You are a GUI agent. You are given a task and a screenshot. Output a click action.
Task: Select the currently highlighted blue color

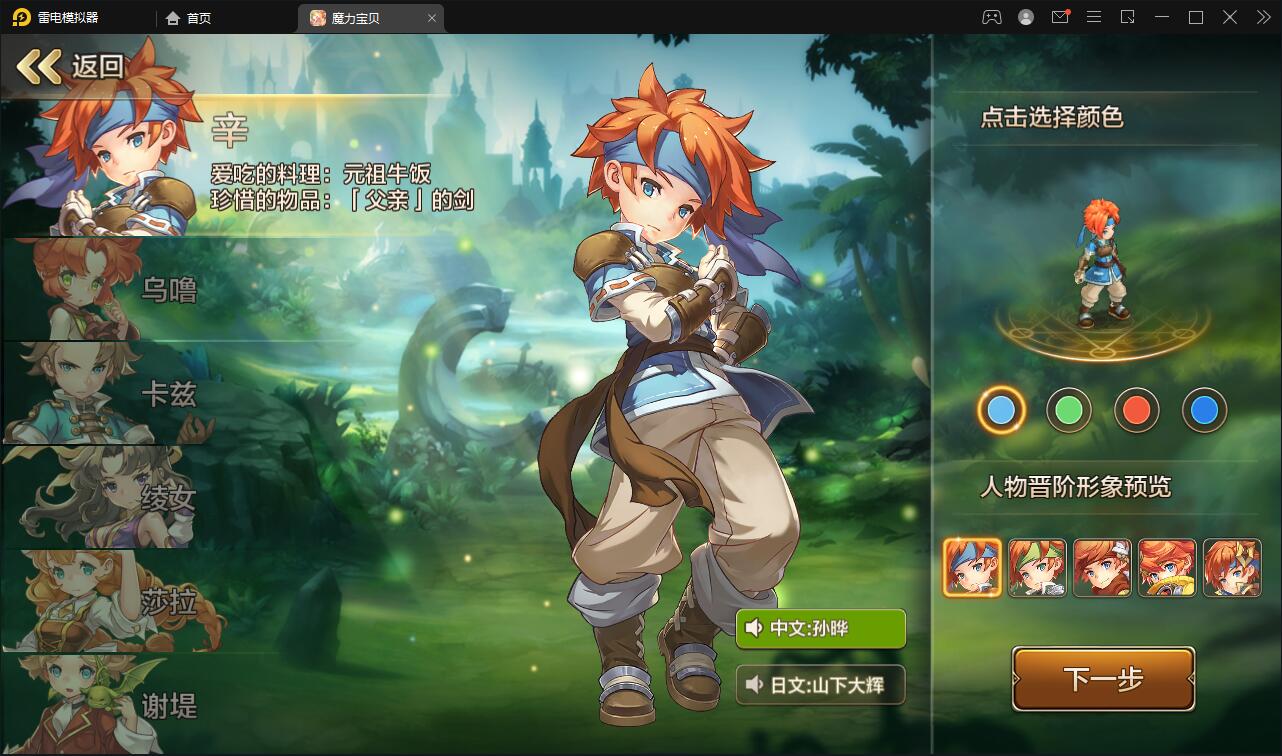(x=1002, y=410)
